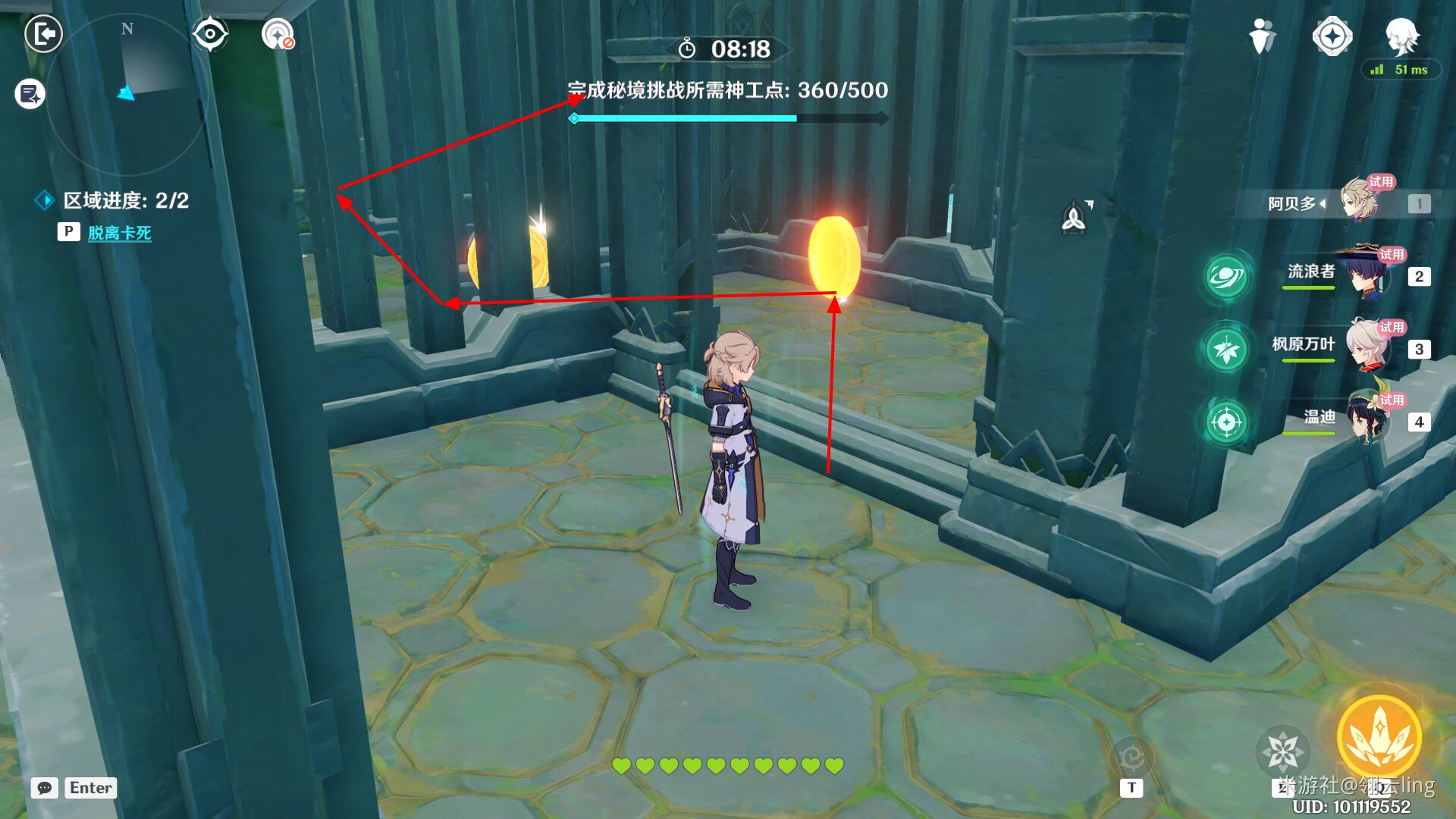Click the 脱离卡死 unstuck link
1456x819 pixels.
(x=121, y=234)
